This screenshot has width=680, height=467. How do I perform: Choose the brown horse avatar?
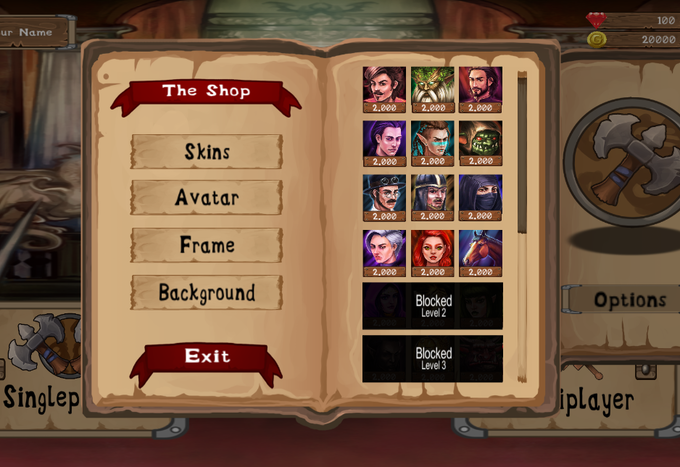coord(480,251)
